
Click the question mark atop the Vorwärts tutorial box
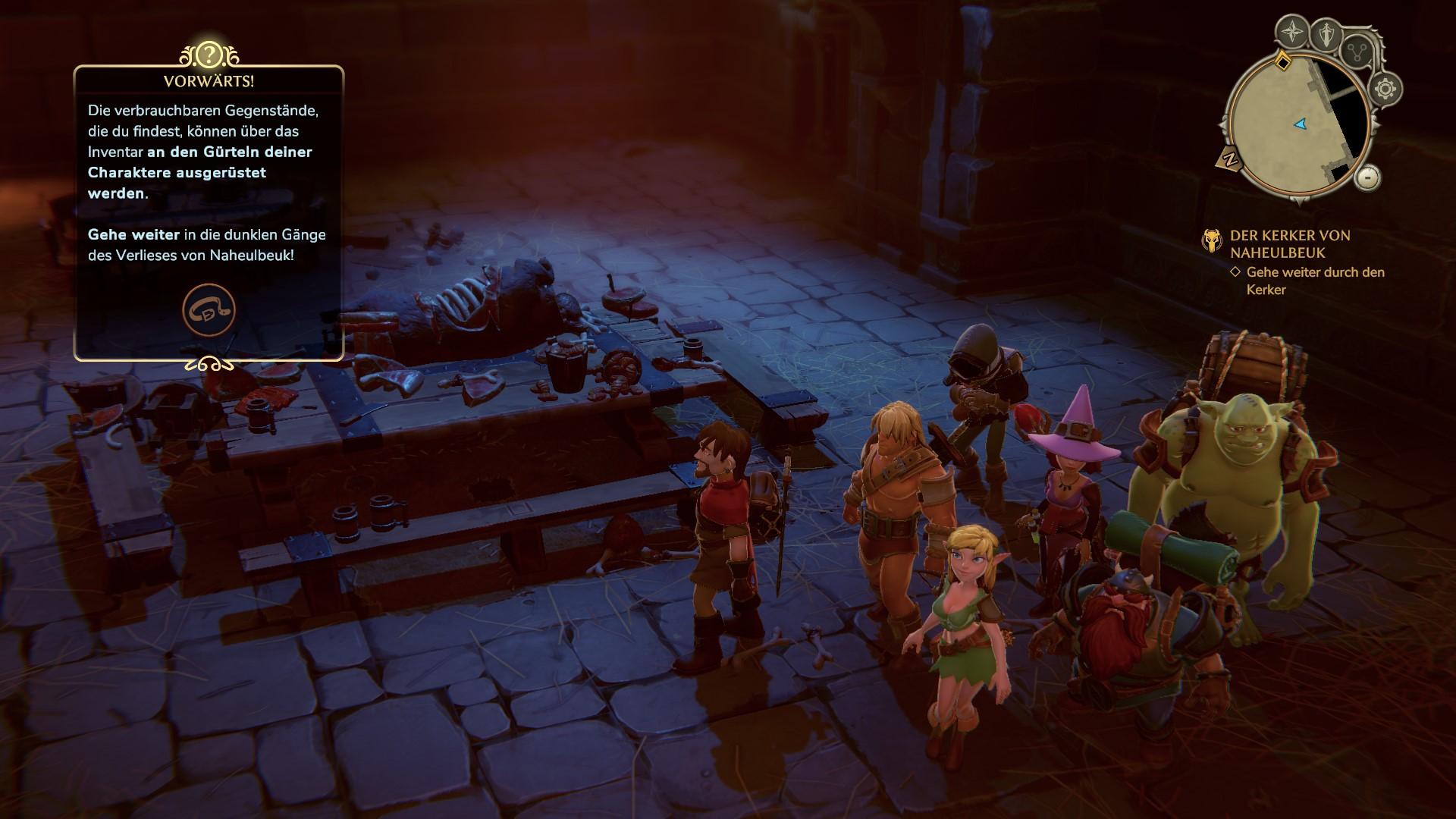pos(209,55)
